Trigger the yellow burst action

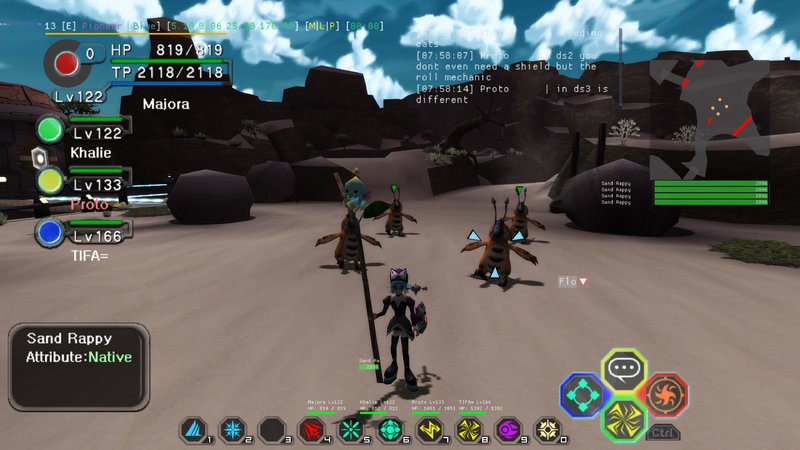(x=624, y=418)
